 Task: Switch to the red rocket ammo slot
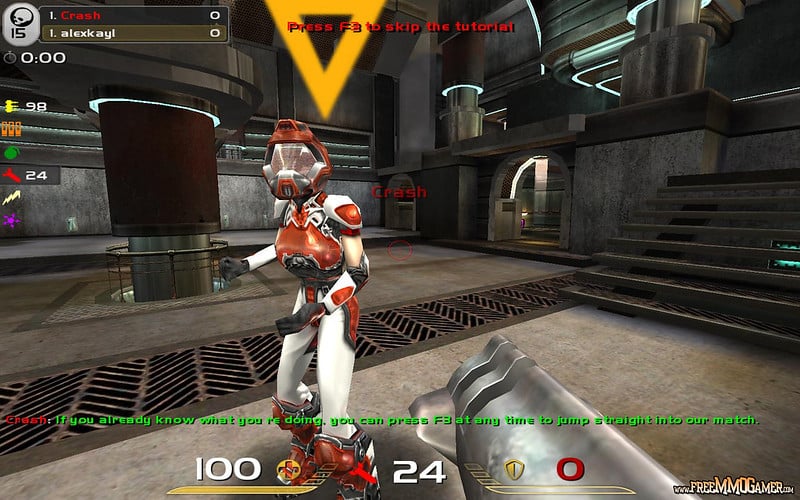coord(12,175)
